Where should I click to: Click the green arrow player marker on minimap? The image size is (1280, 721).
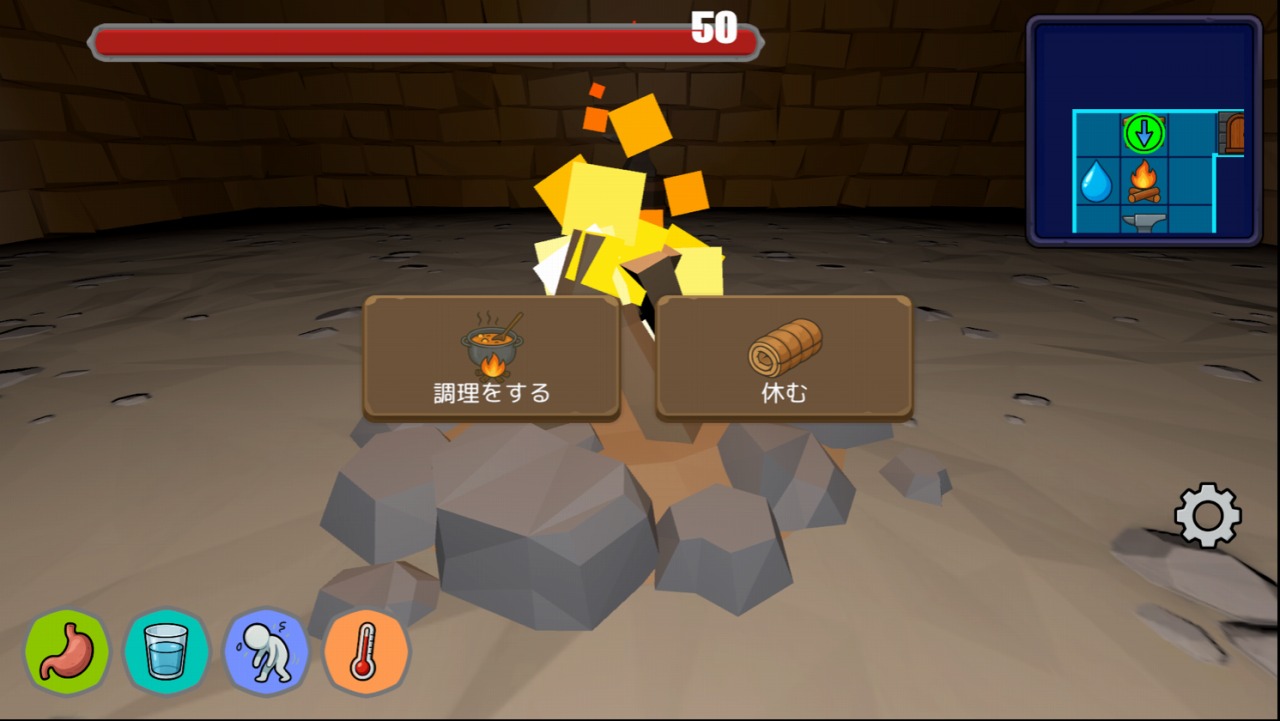pos(1144,133)
